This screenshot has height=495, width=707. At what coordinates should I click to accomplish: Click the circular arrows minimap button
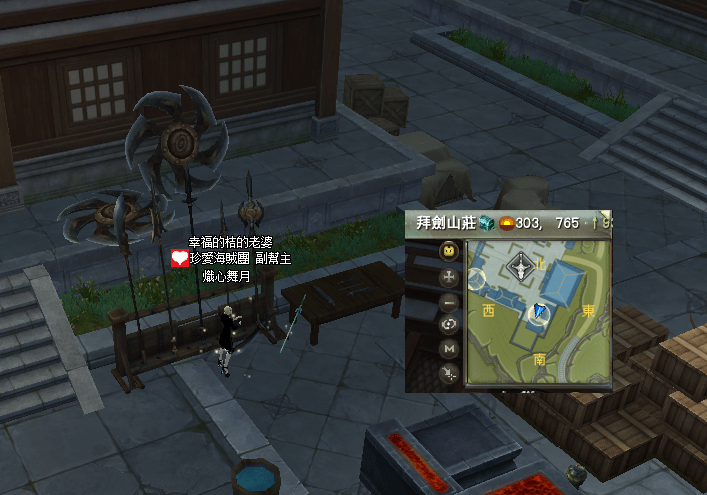(x=450, y=324)
